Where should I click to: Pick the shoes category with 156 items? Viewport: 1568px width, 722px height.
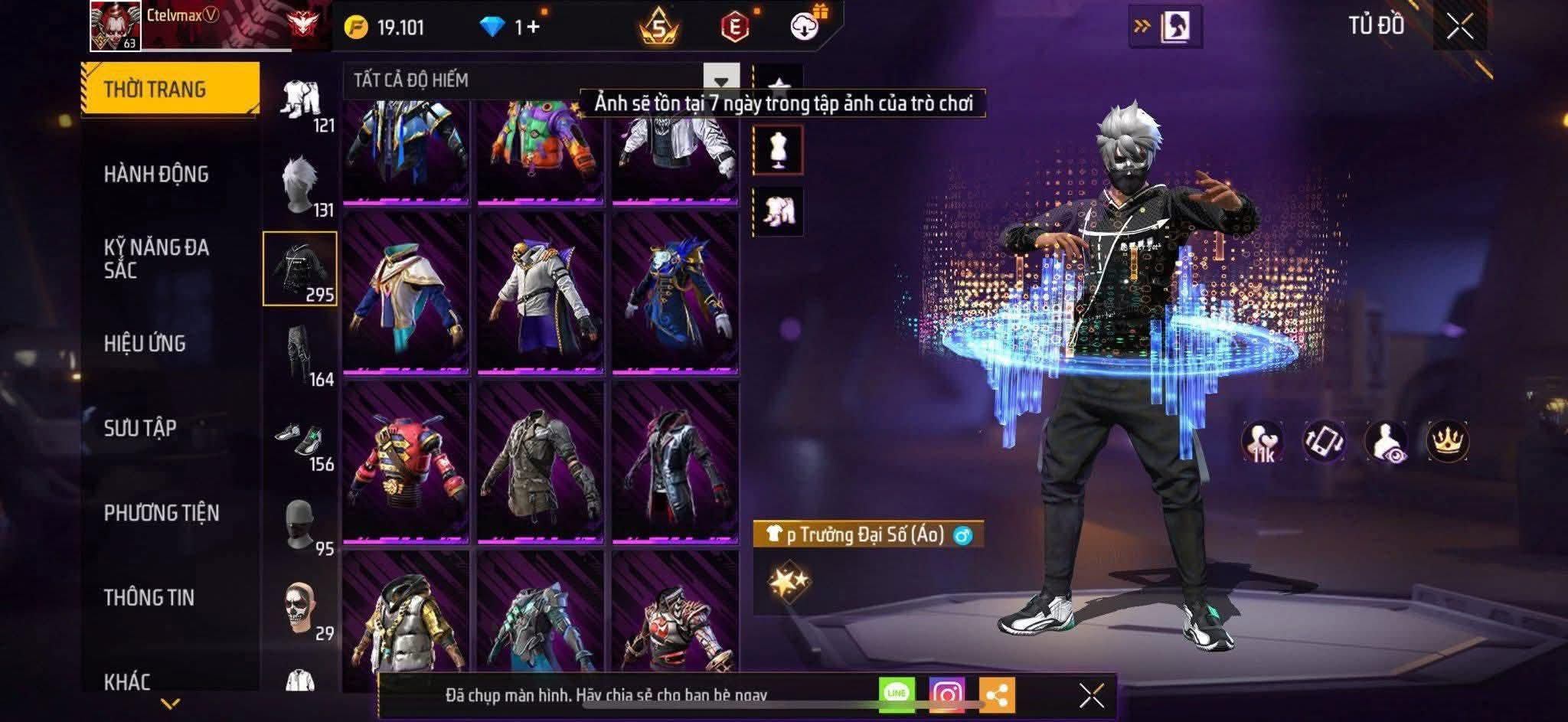click(300, 441)
